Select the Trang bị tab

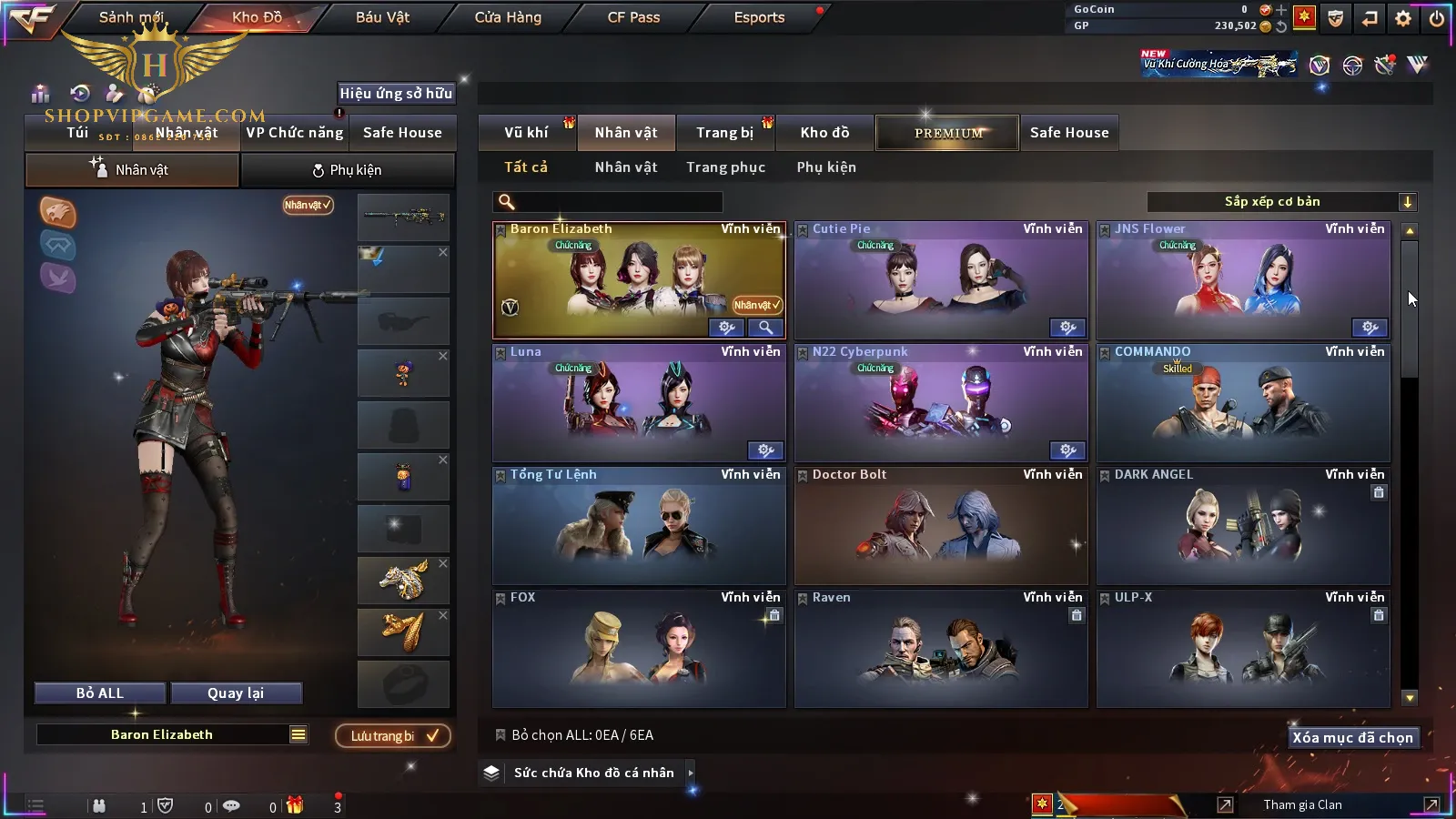(725, 133)
